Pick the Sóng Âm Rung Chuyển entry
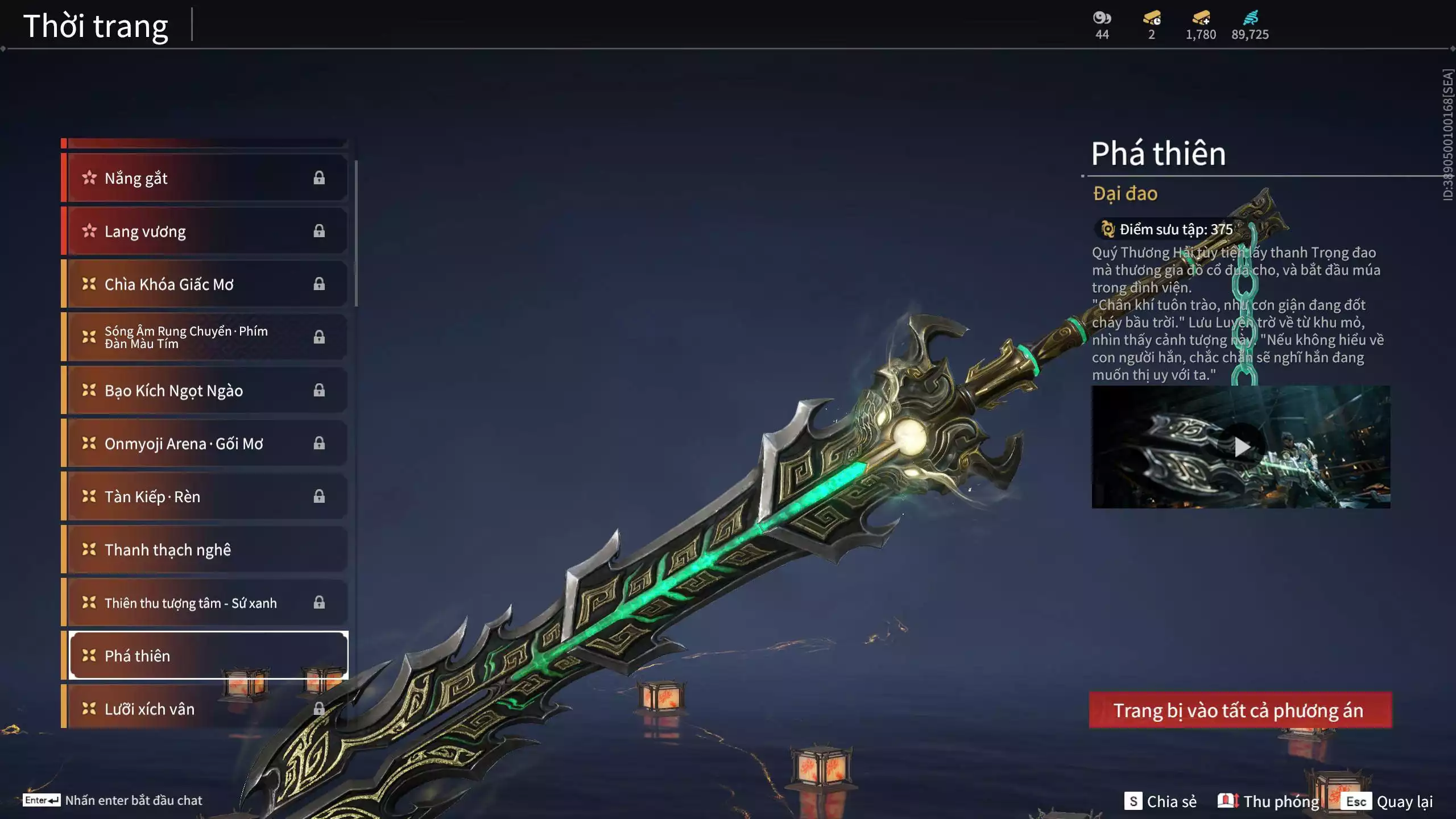1456x819 pixels. tap(205, 337)
